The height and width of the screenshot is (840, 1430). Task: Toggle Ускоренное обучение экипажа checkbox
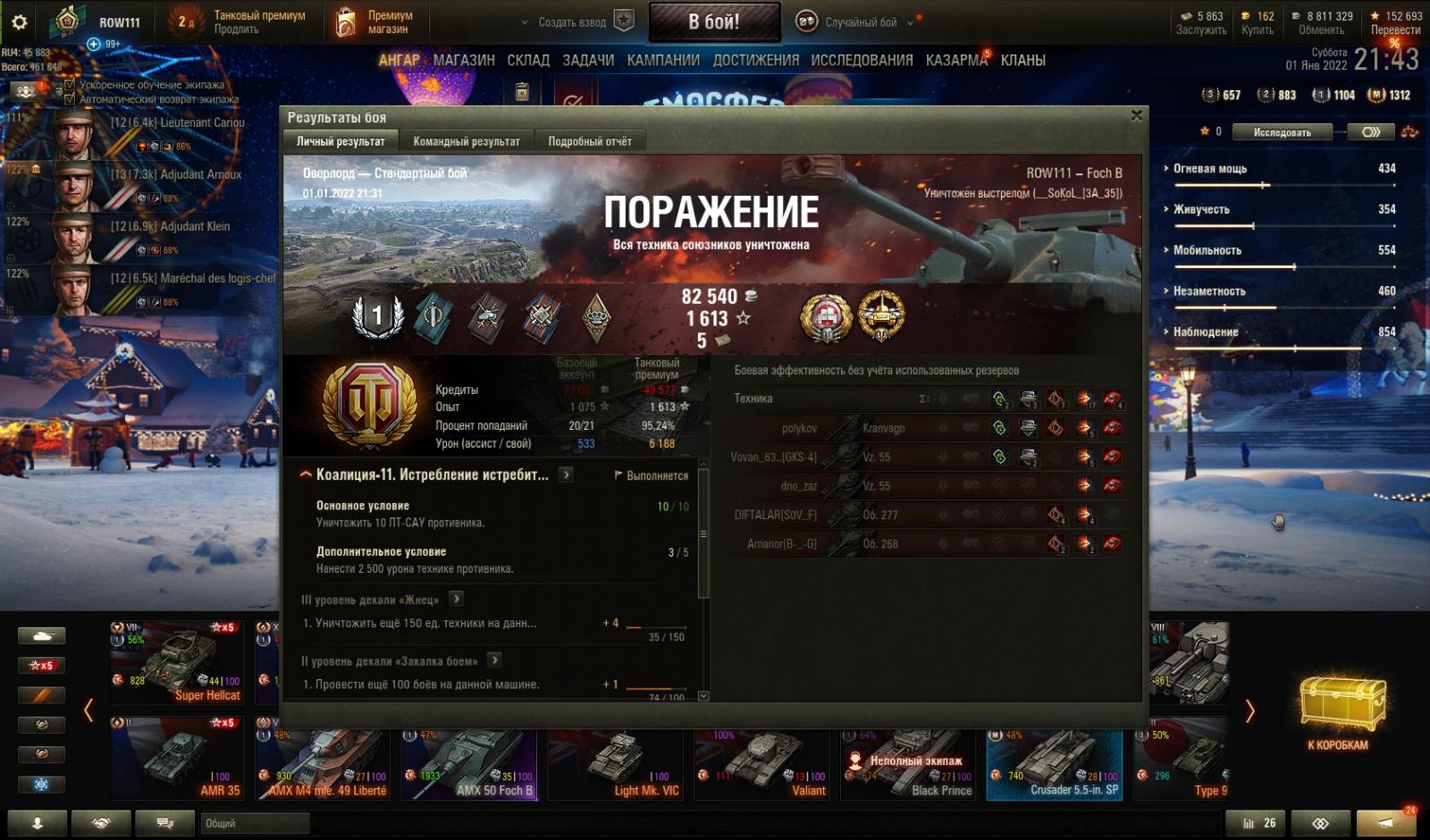tap(70, 85)
